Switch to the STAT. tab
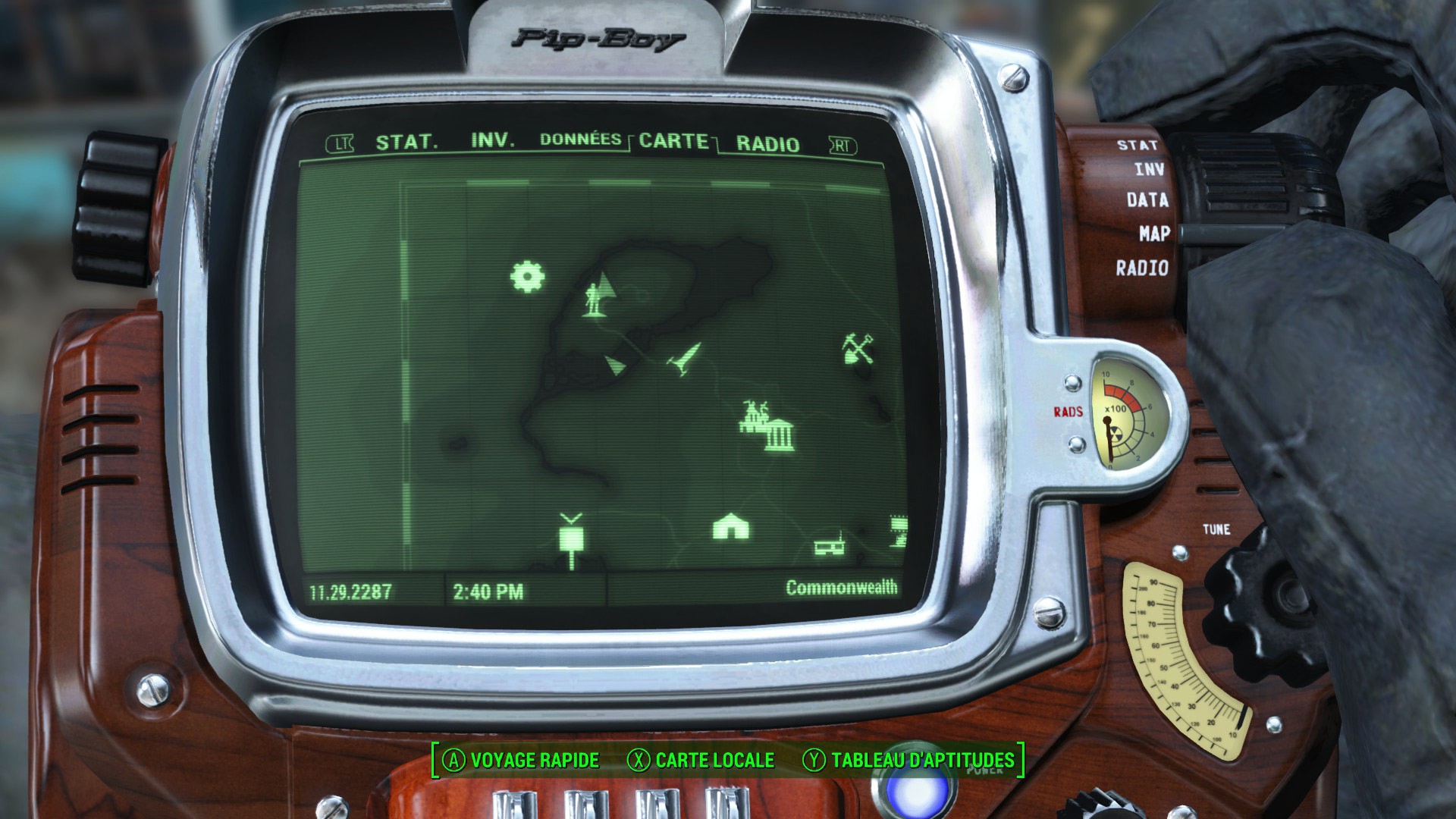This screenshot has width=1456, height=819. 406,142
